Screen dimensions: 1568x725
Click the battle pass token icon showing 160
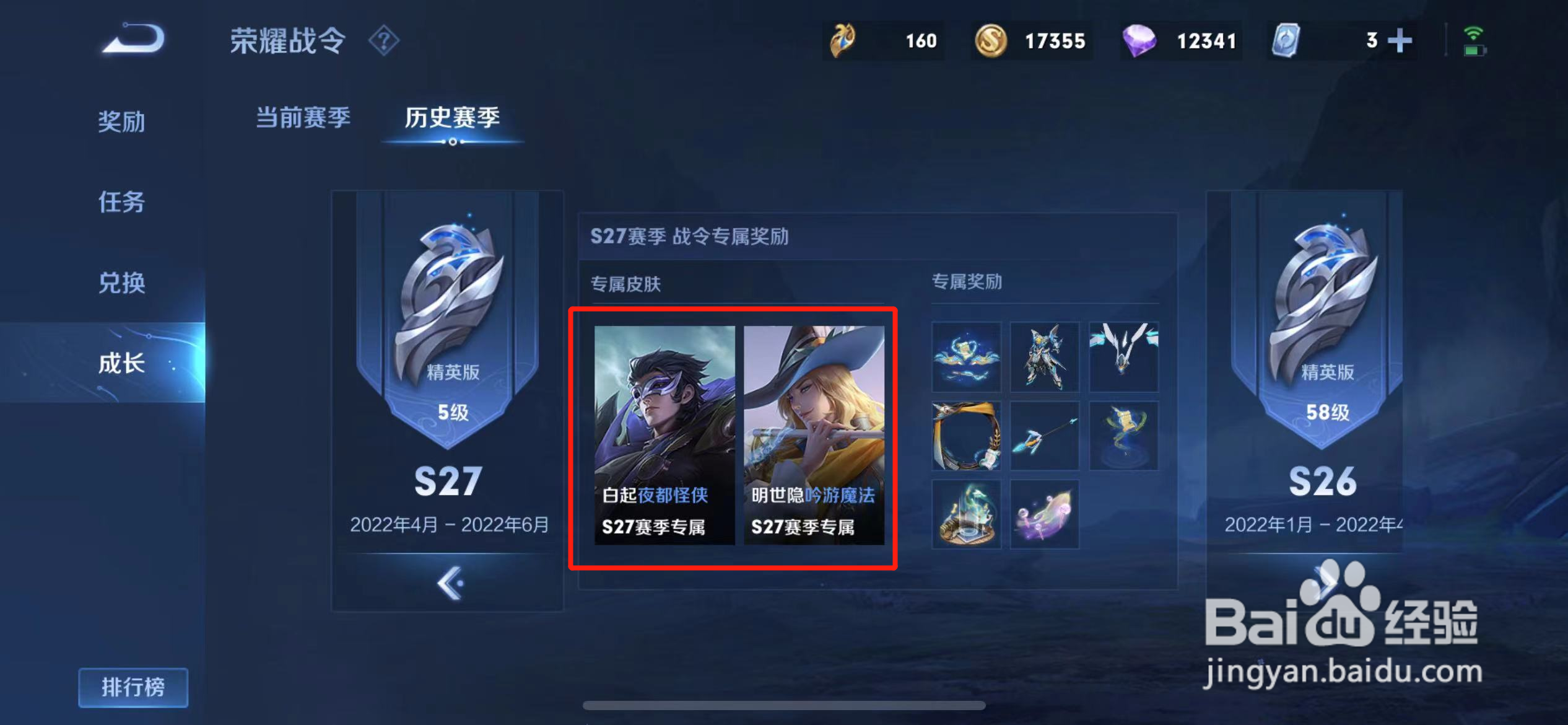842,40
